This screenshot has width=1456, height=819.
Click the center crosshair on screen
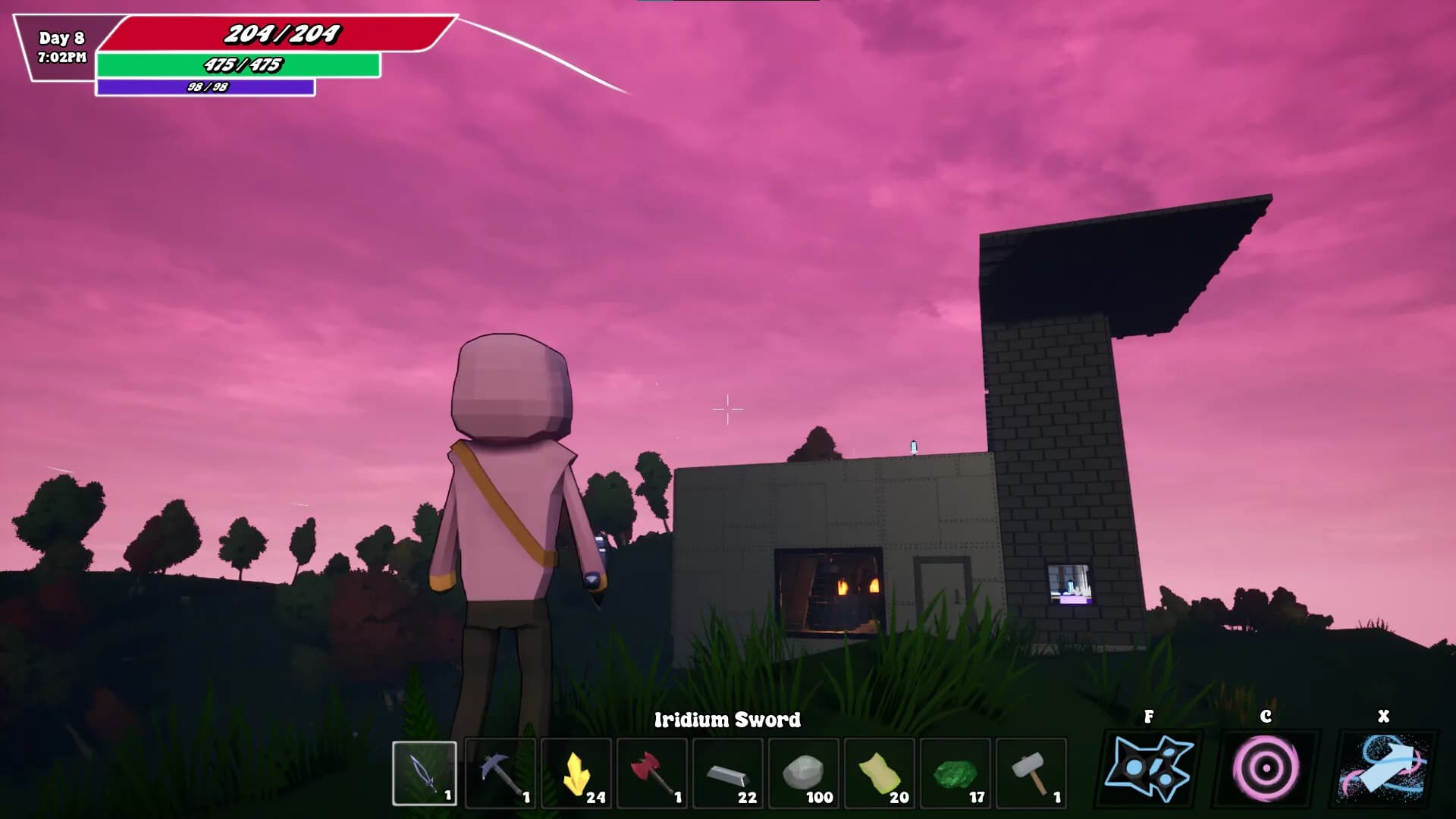coord(726,409)
